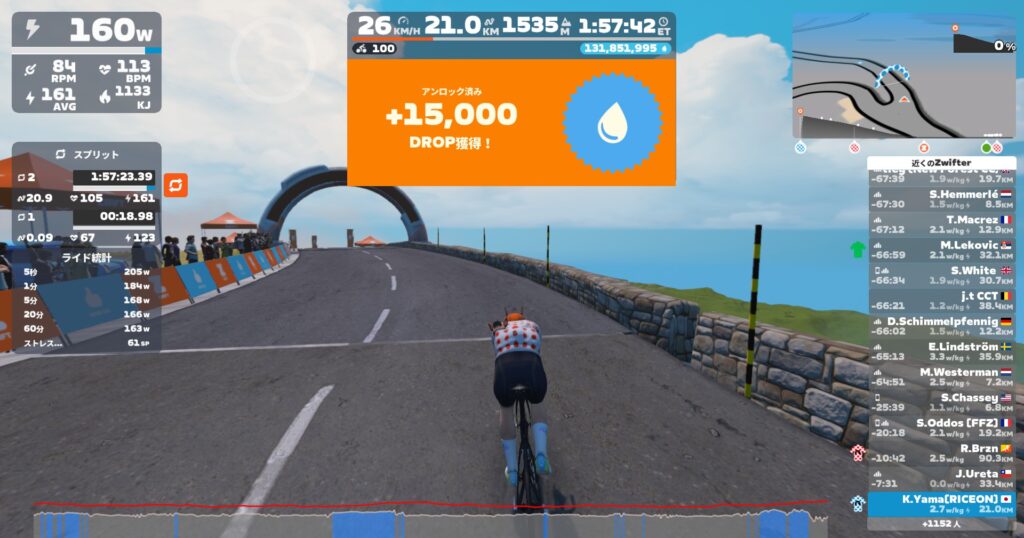Show the +1152 more riders entry

coord(941,524)
